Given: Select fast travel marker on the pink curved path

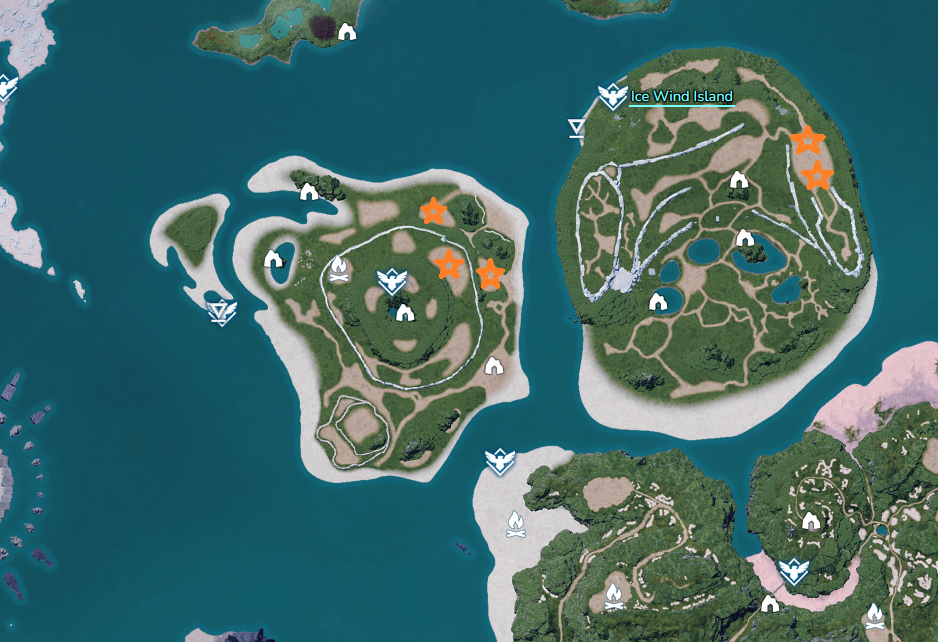Looking at the screenshot, I should tap(794, 571).
